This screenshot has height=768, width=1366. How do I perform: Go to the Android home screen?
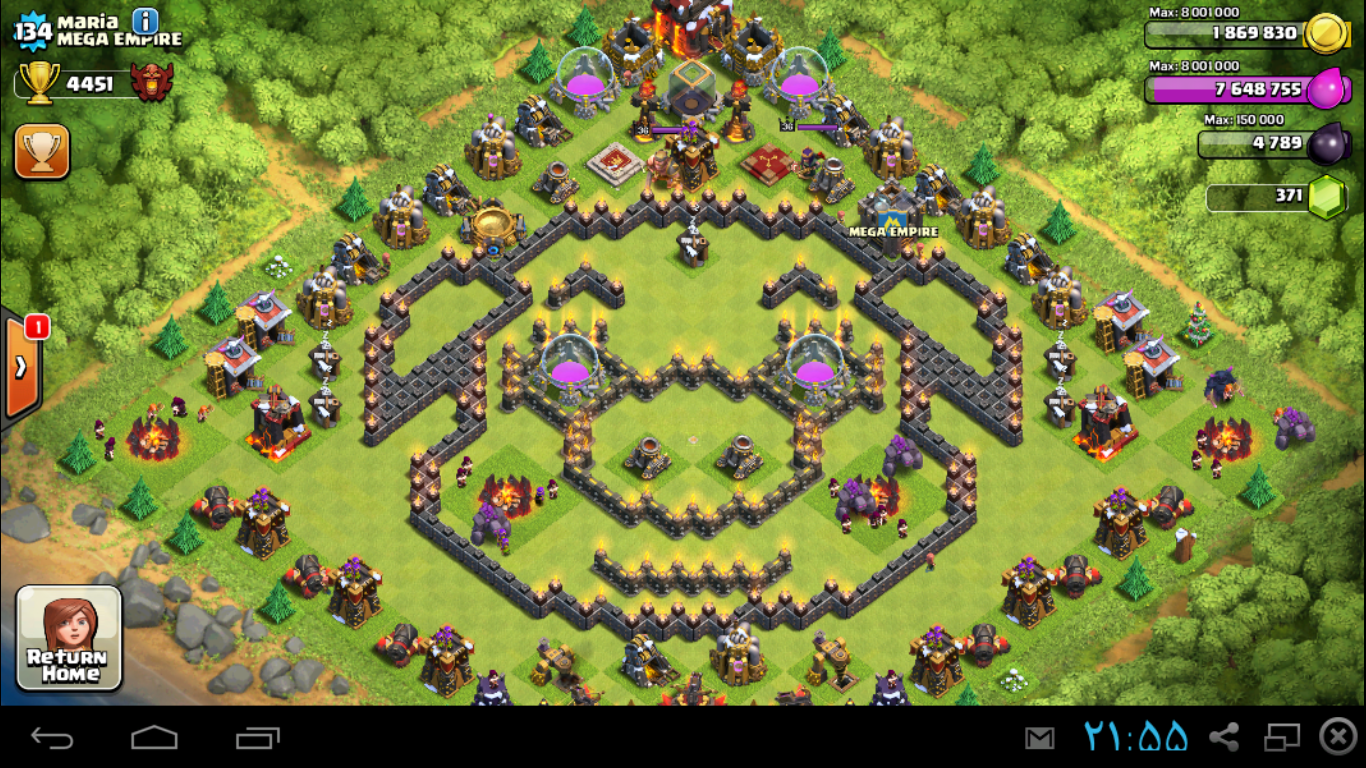pos(154,738)
